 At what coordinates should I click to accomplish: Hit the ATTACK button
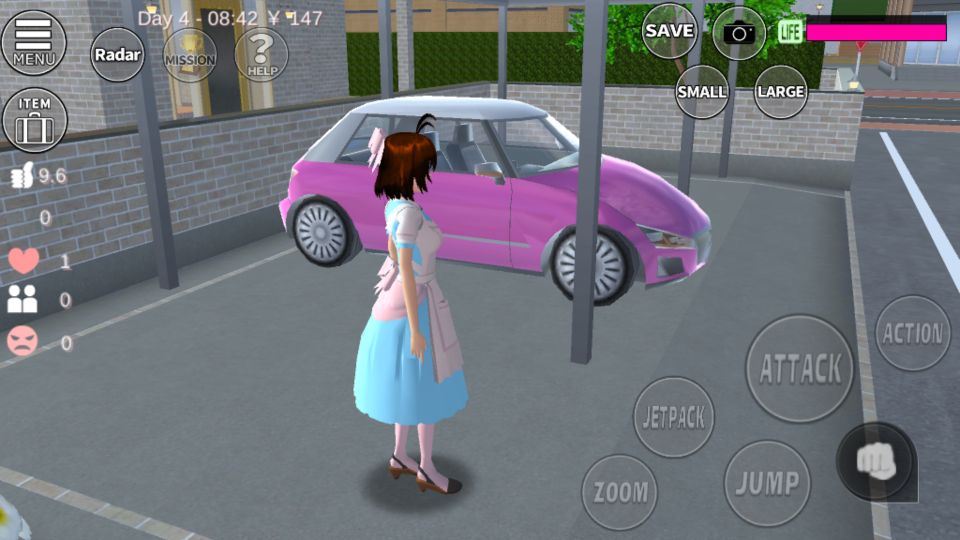point(800,368)
